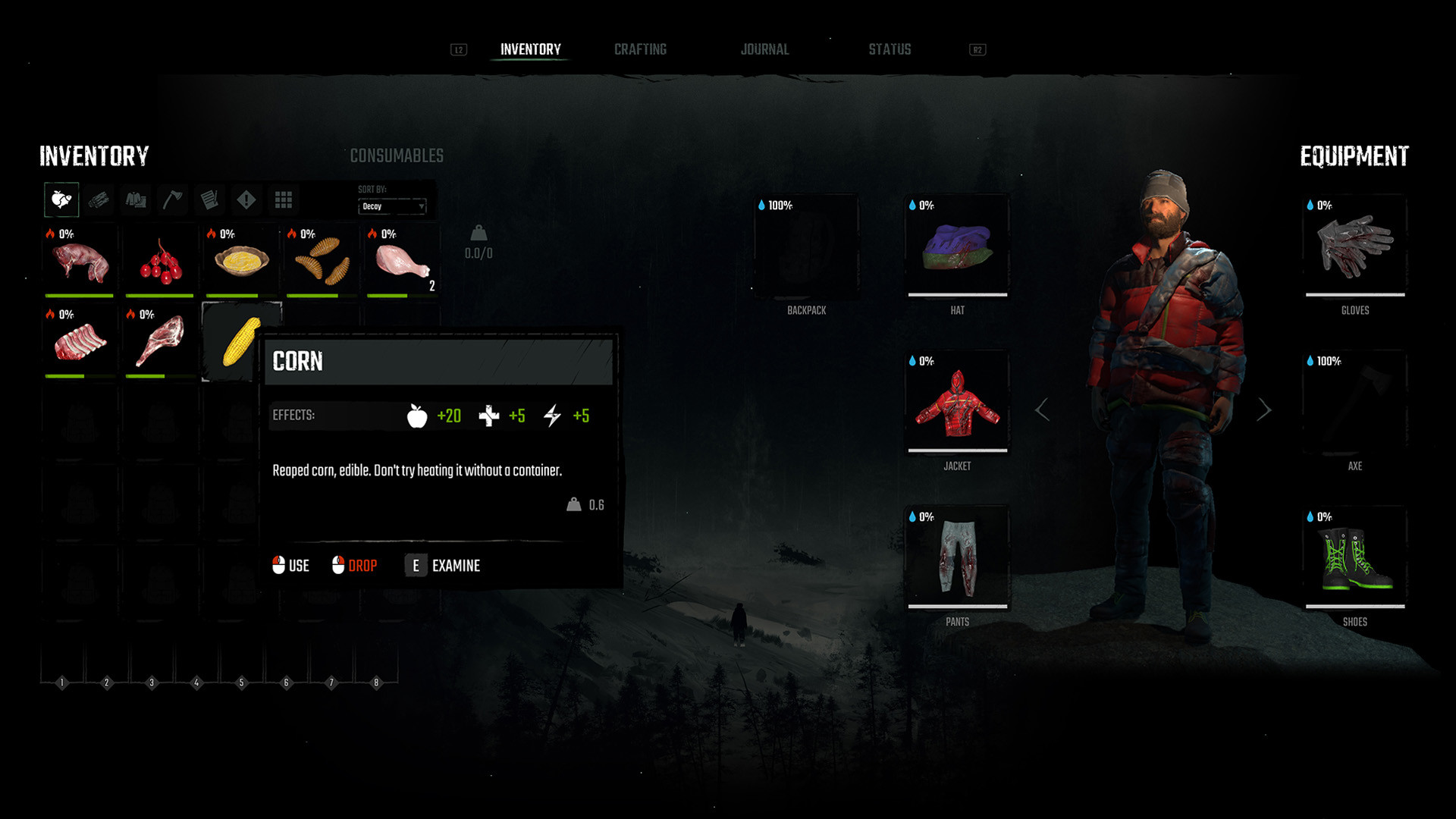Viewport: 1456px width, 819px height.
Task: Click the weight capacity icon above 0.0/0
Action: 478,235
